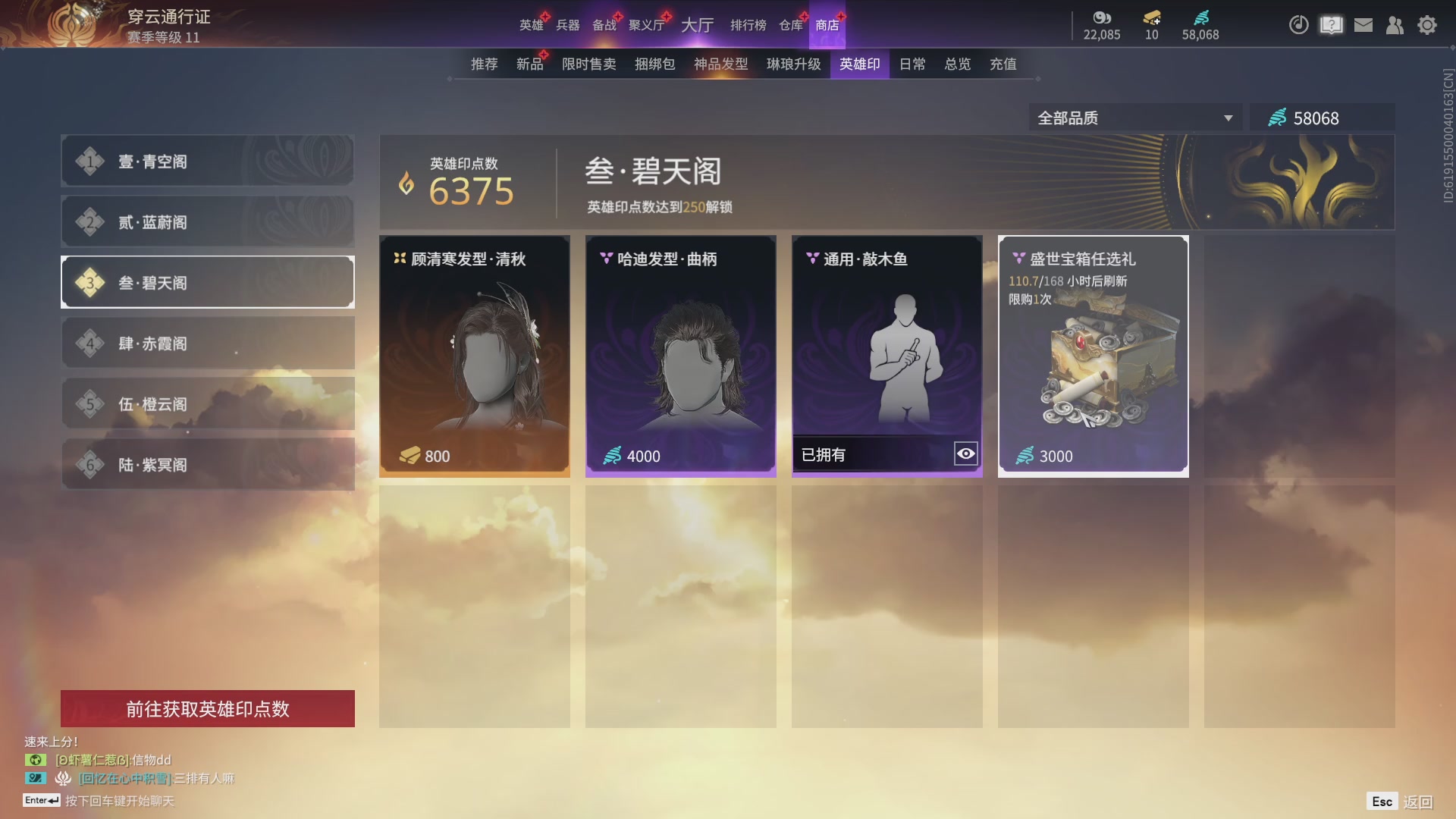This screenshot has height=819, width=1456.
Task: Open the in-game mail envelope icon
Action: [1363, 25]
